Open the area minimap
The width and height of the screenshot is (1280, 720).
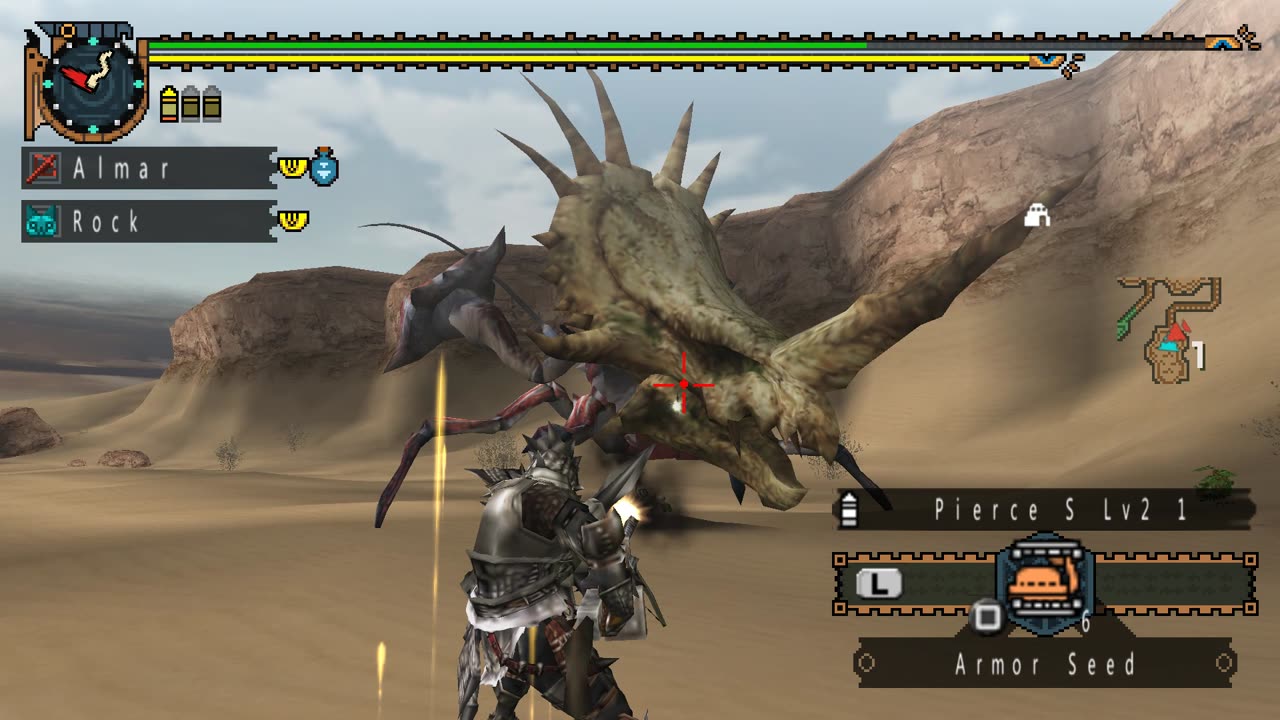click(1168, 330)
